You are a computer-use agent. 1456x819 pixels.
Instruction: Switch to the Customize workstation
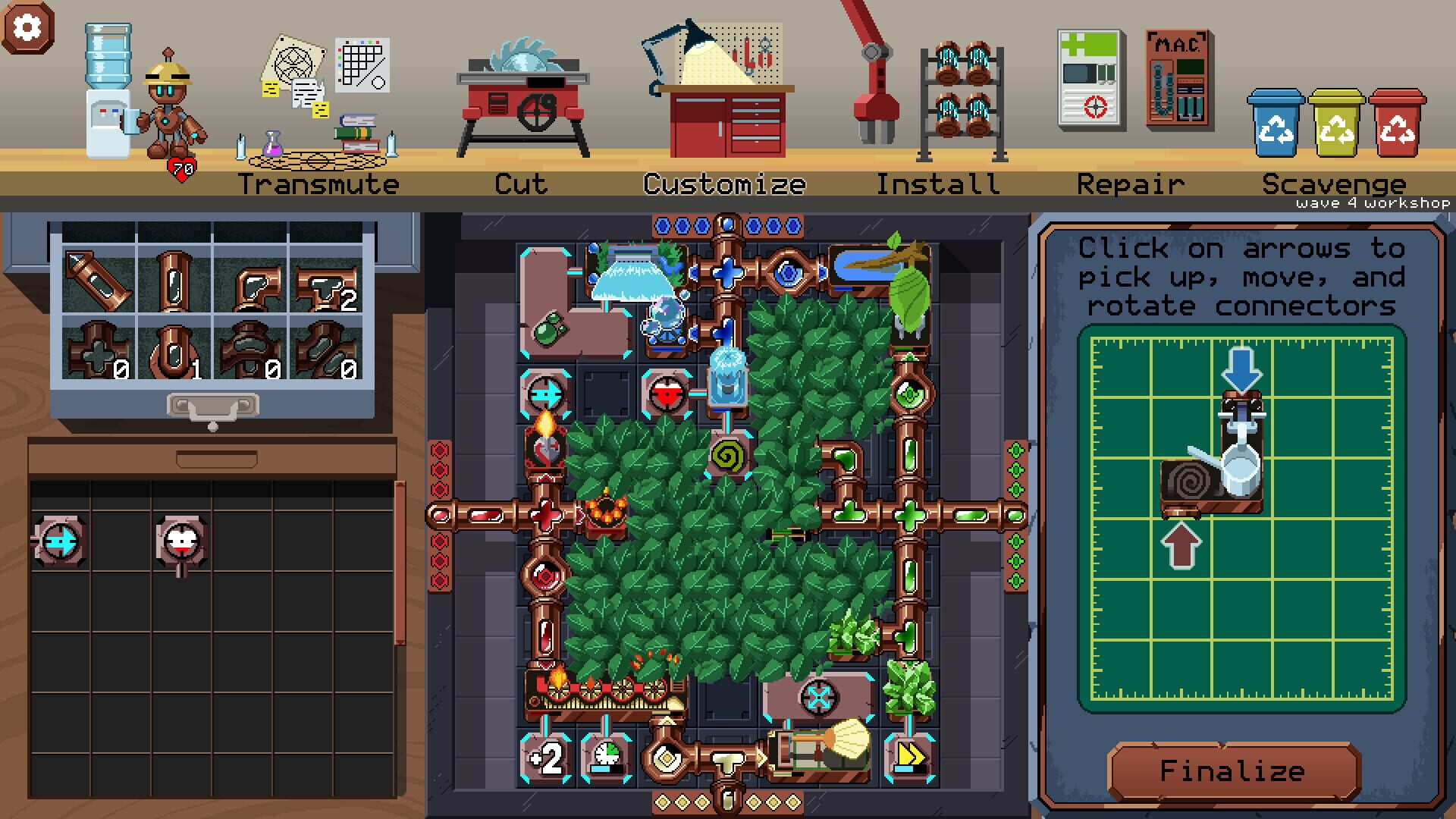[724, 182]
